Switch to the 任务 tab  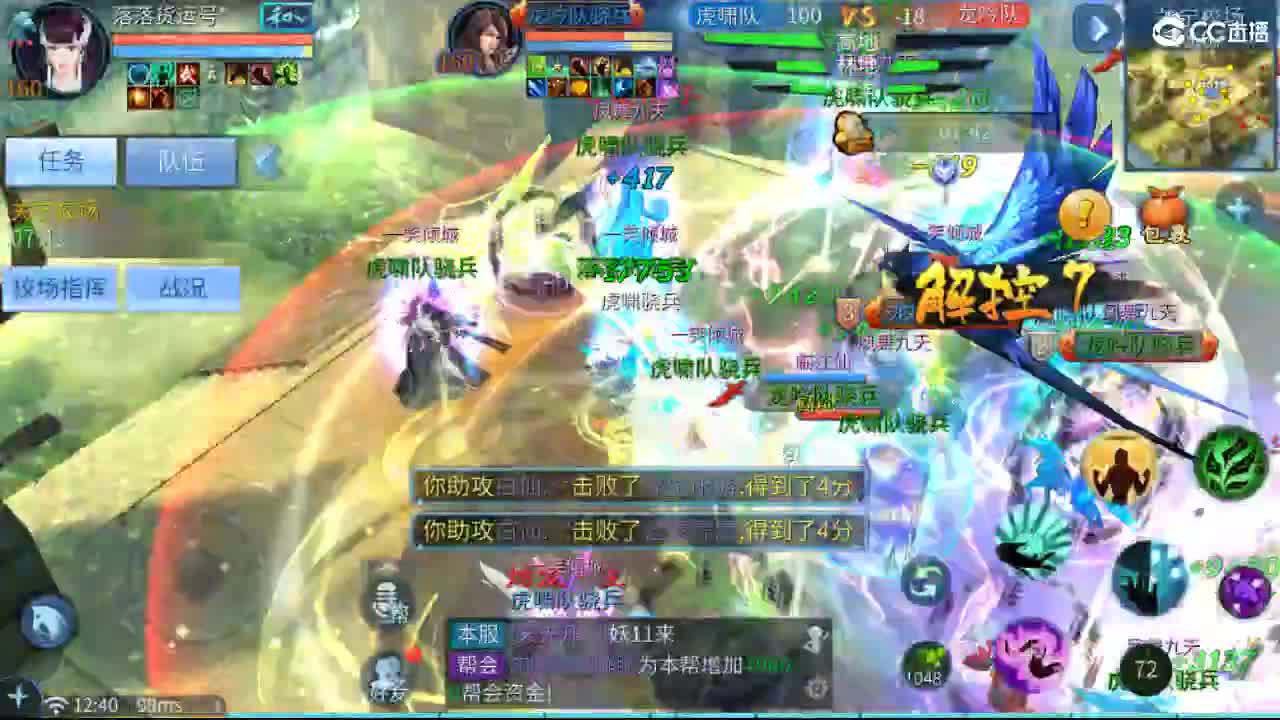tap(58, 160)
